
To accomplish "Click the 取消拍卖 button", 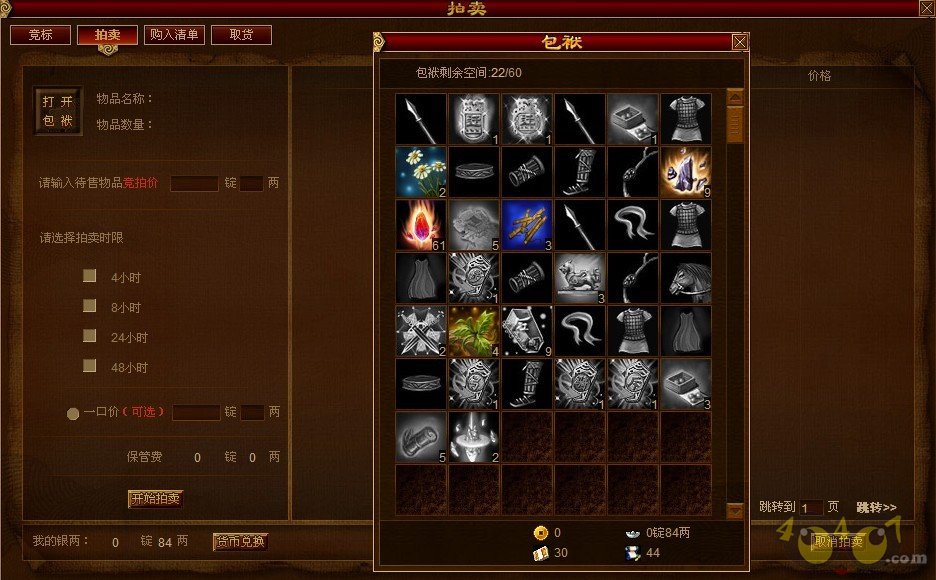I will coord(838,542).
